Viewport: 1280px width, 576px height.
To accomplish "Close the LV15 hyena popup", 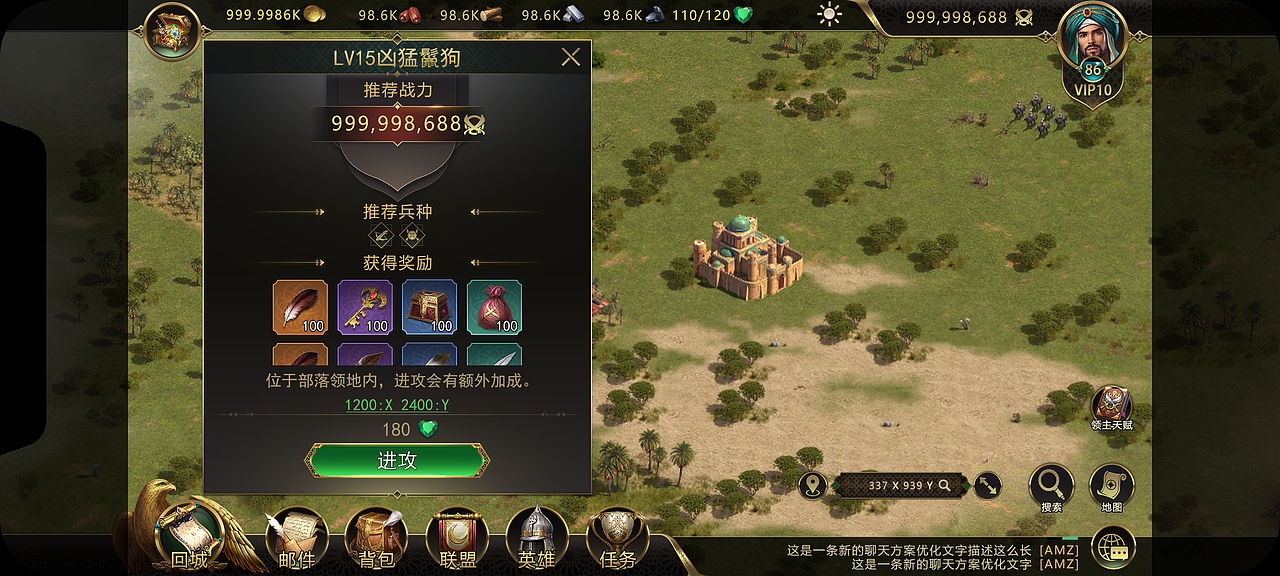I will [571, 57].
